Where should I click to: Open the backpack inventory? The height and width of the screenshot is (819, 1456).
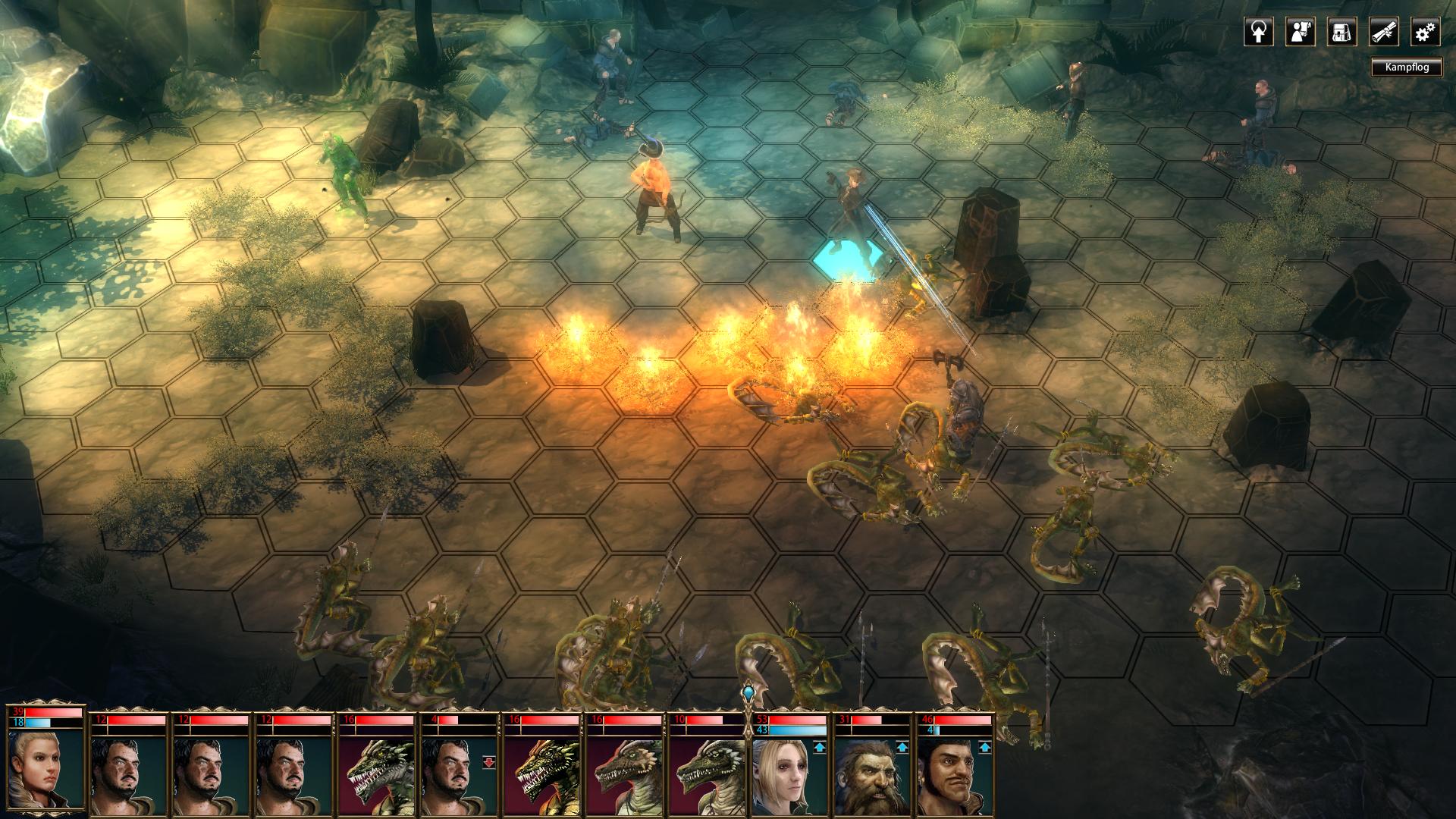tap(1341, 33)
